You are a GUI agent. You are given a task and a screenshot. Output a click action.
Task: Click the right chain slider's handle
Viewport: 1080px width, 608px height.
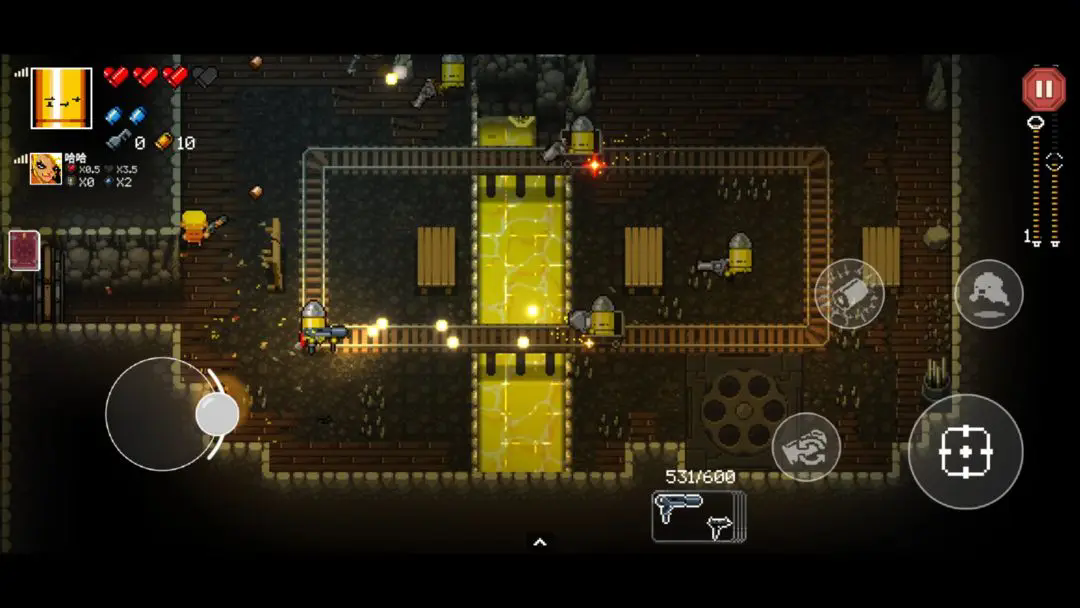pos(1054,162)
